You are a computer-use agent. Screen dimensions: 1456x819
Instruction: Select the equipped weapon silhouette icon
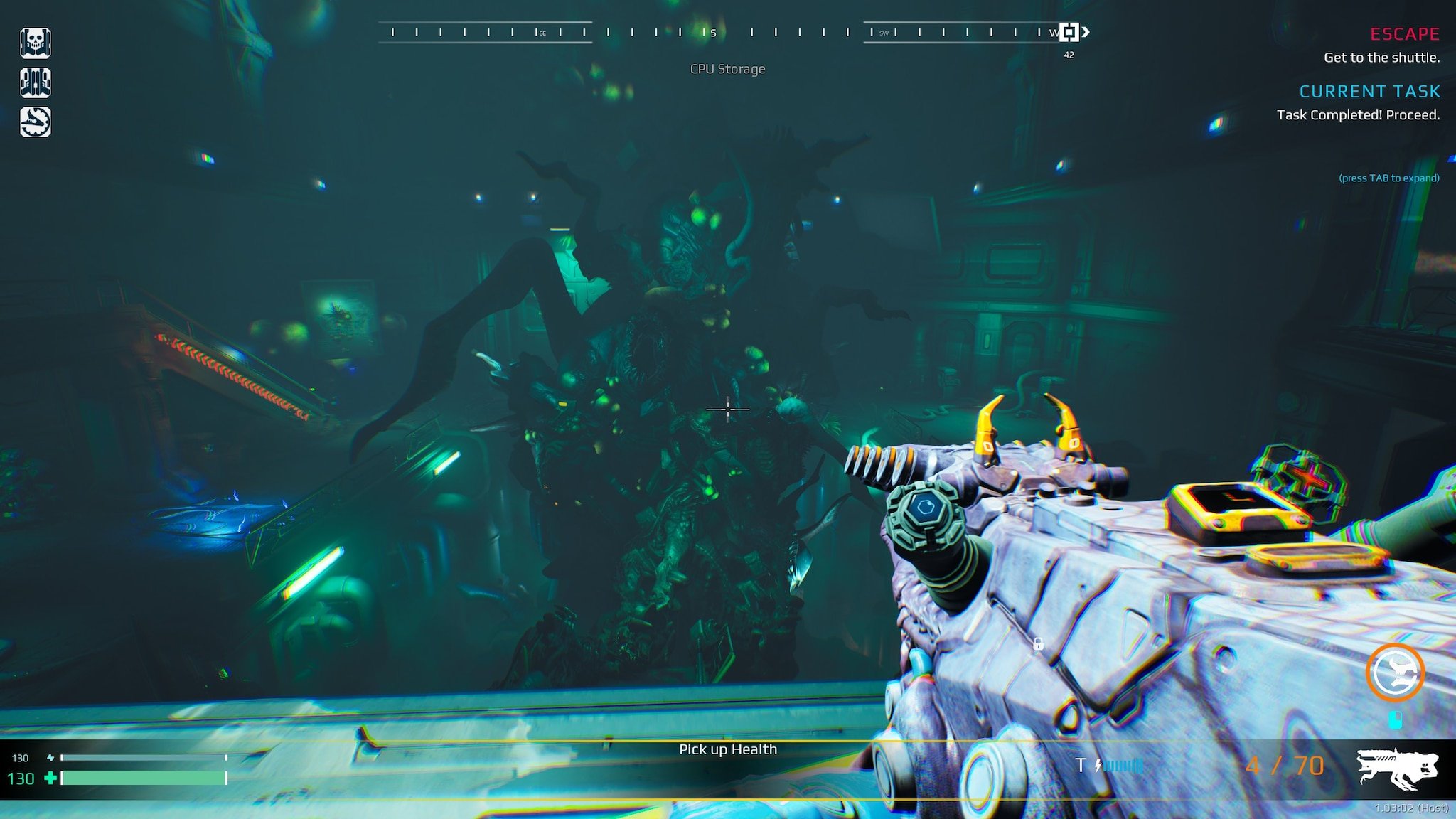tap(1396, 768)
